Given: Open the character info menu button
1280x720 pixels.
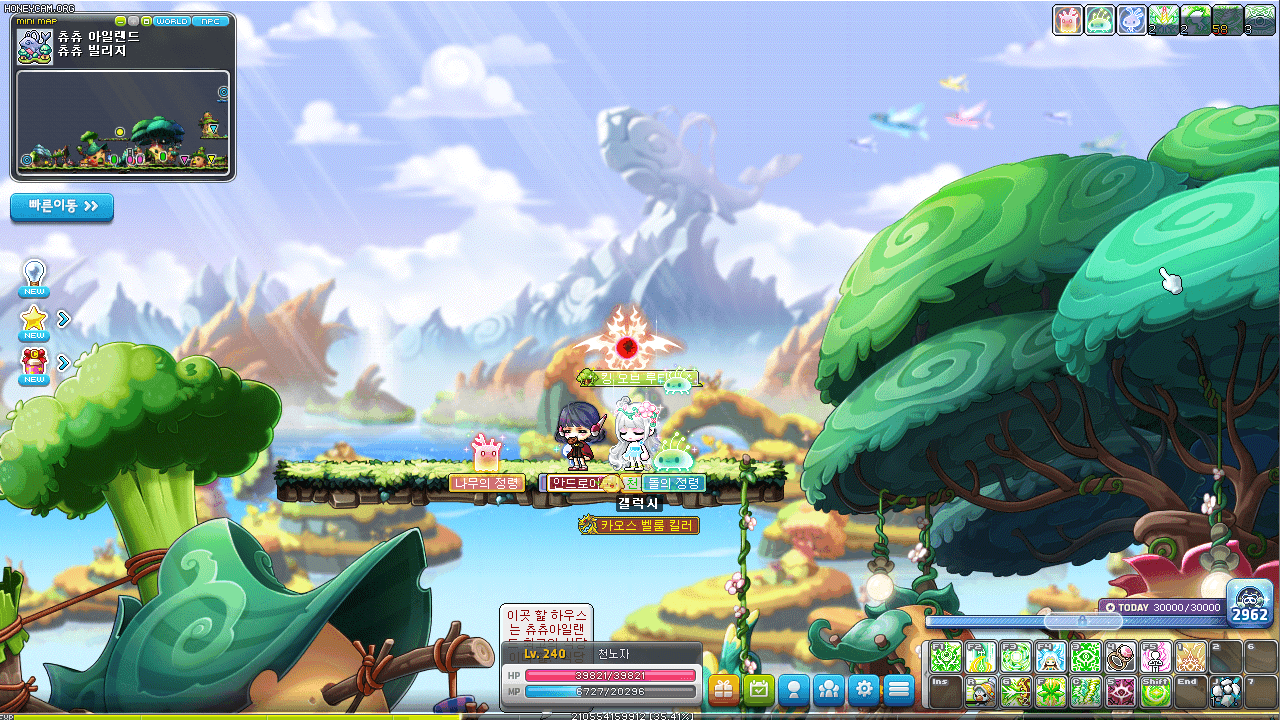Looking at the screenshot, I should click(794, 688).
